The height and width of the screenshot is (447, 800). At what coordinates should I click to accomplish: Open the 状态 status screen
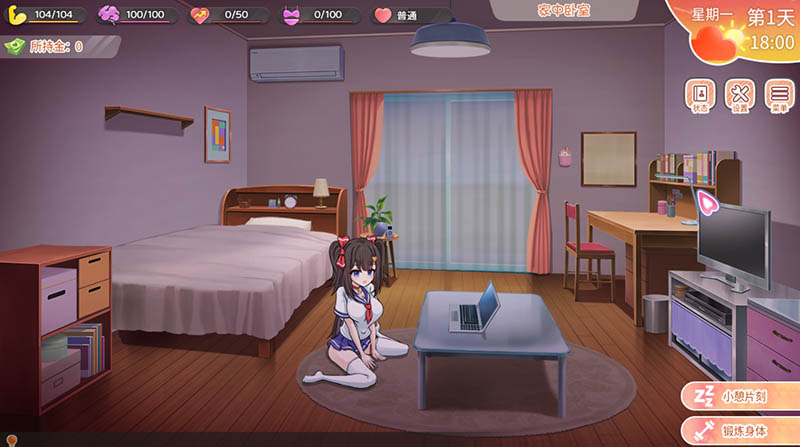(700, 95)
